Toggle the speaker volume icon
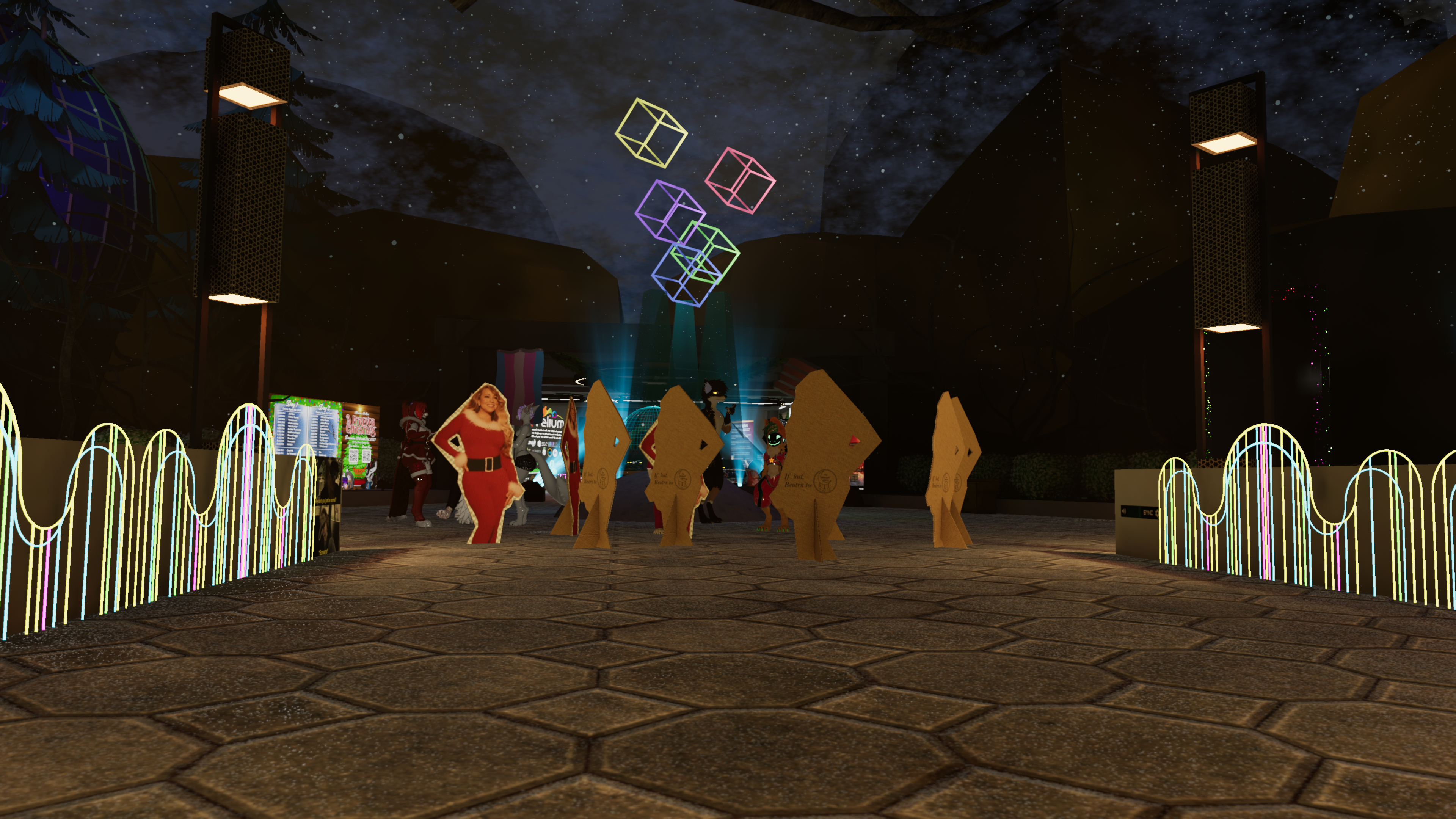 point(1124,511)
